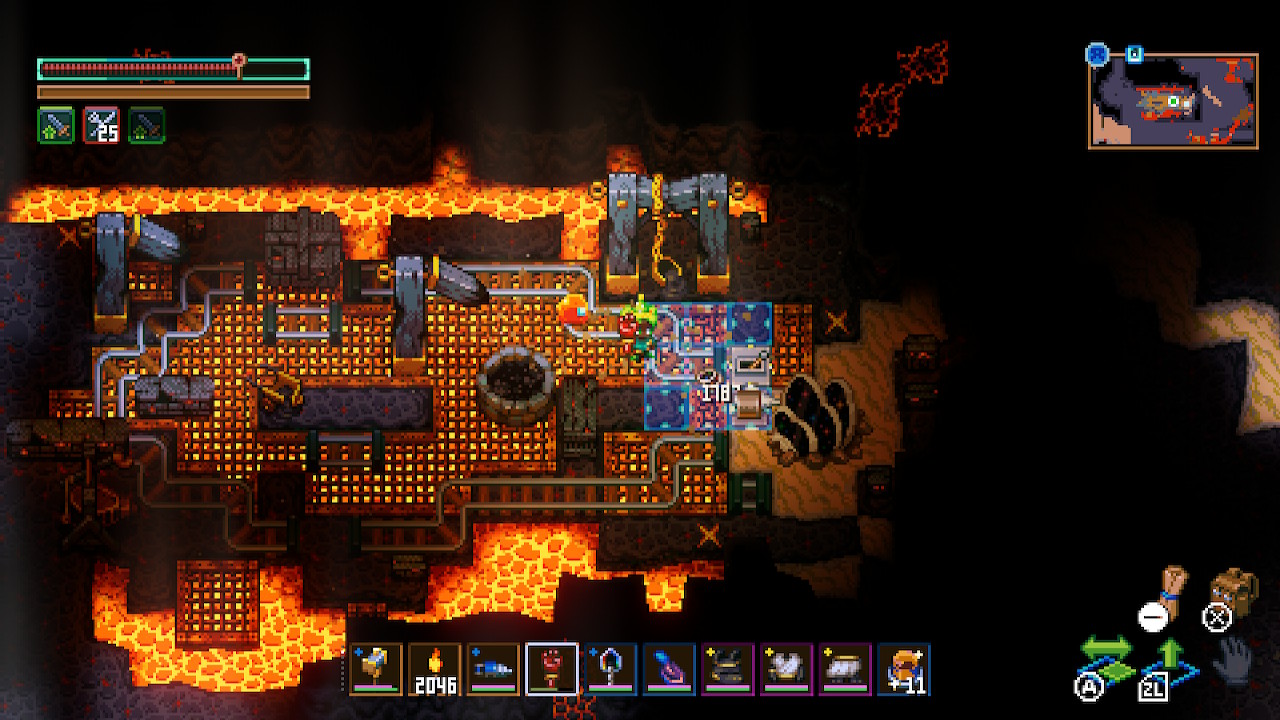Choose the dark anvil hotbar slot

[727, 668]
